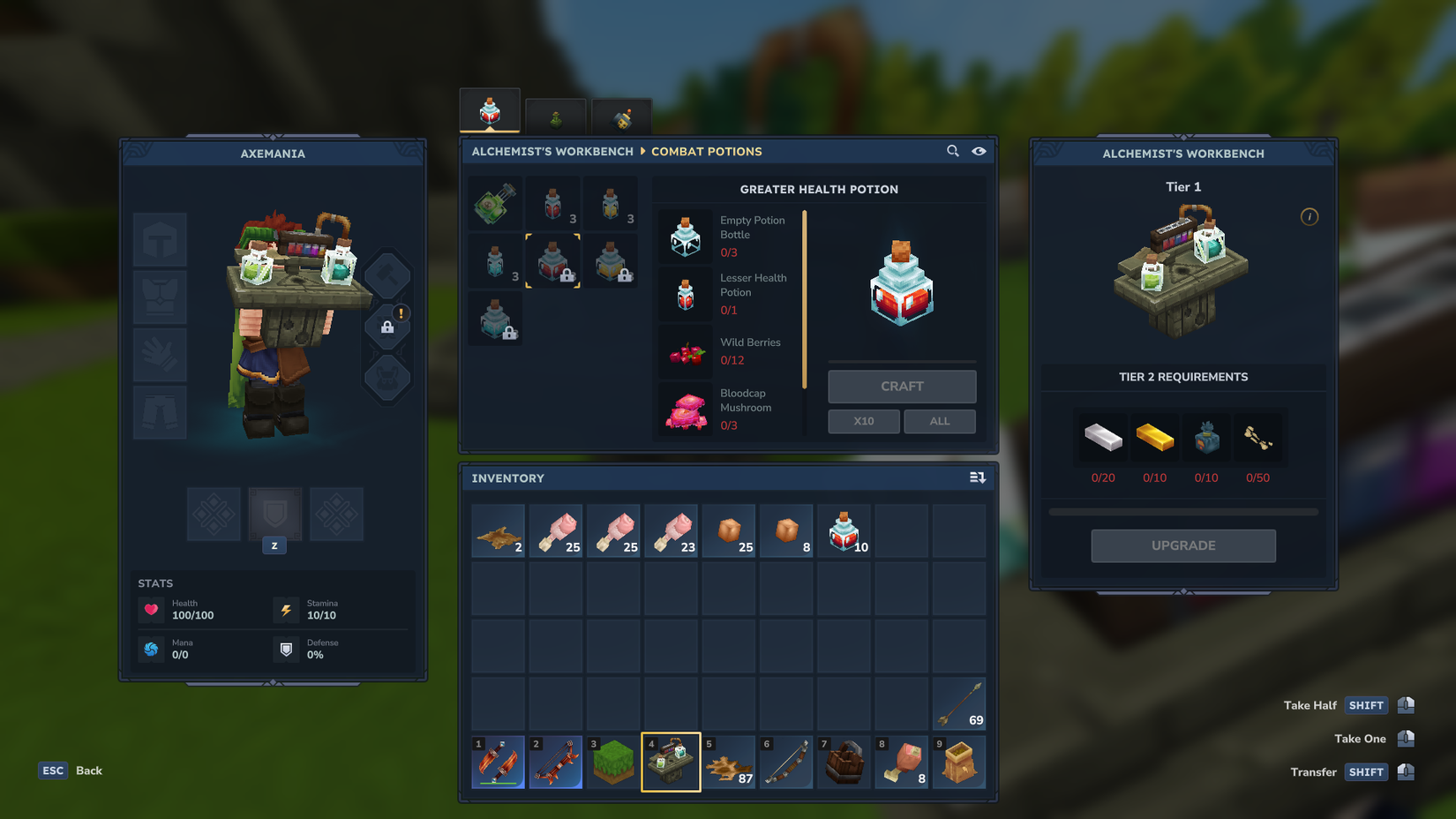Screen dimensions: 1456x819
Task: Open the info tooltip on the Tier 1 workbench
Action: coord(1310,216)
